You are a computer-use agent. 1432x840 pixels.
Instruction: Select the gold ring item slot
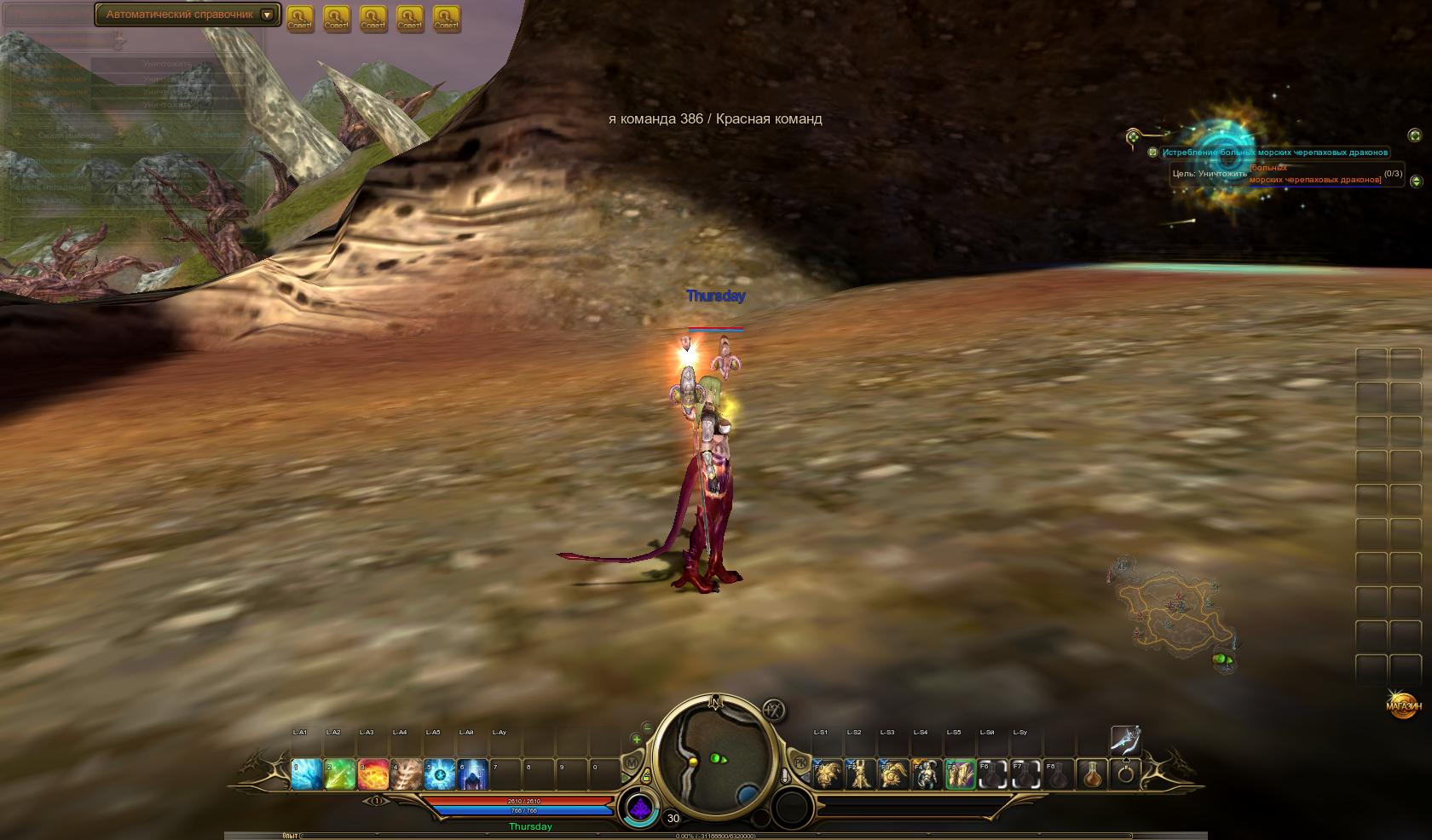pos(1125,774)
